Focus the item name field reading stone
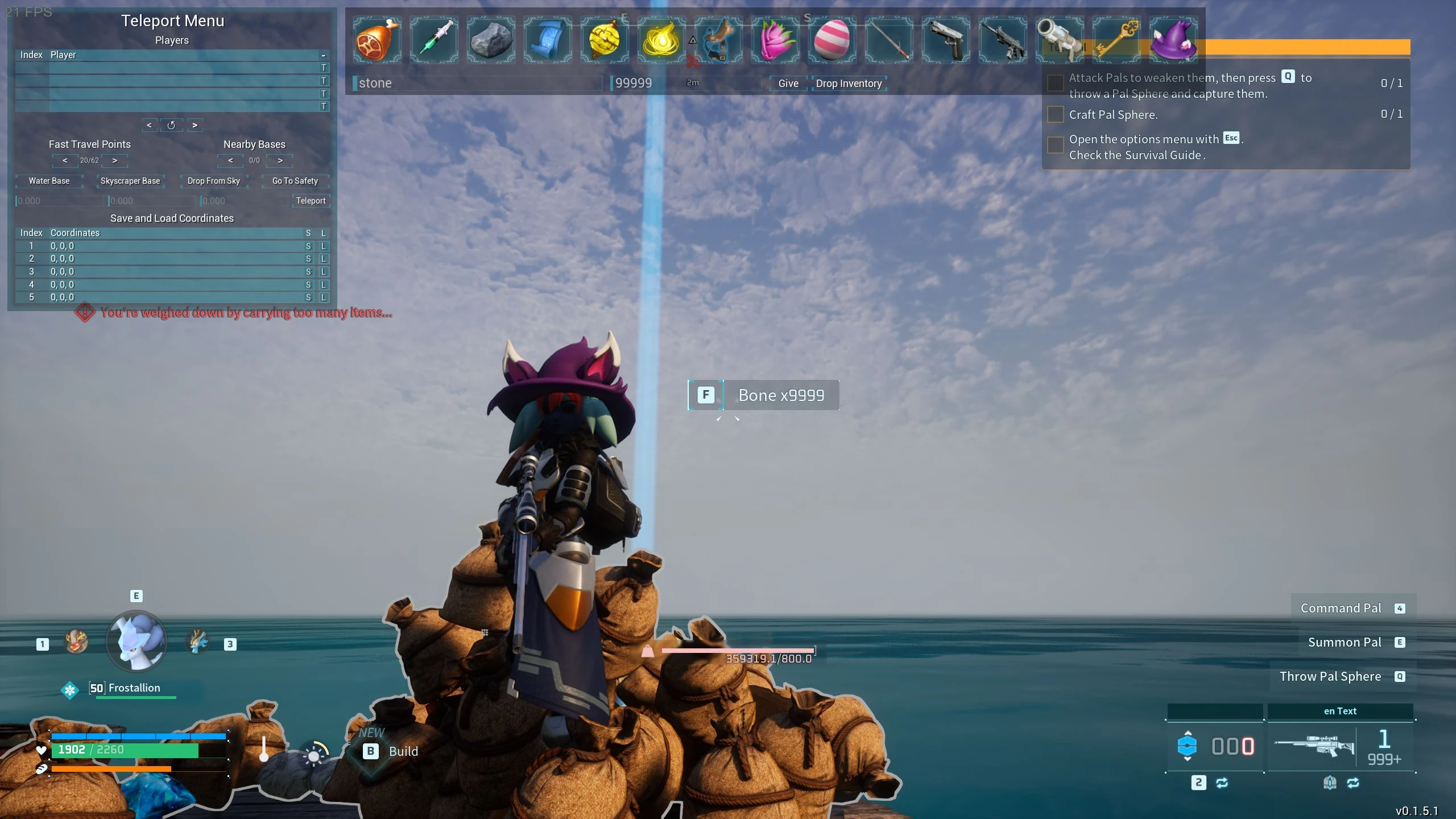 (x=478, y=83)
